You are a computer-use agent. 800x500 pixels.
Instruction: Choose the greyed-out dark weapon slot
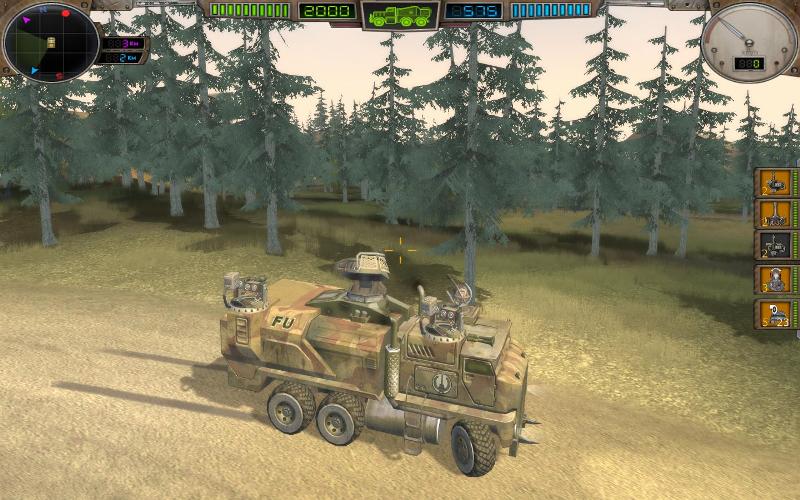[x=775, y=246]
